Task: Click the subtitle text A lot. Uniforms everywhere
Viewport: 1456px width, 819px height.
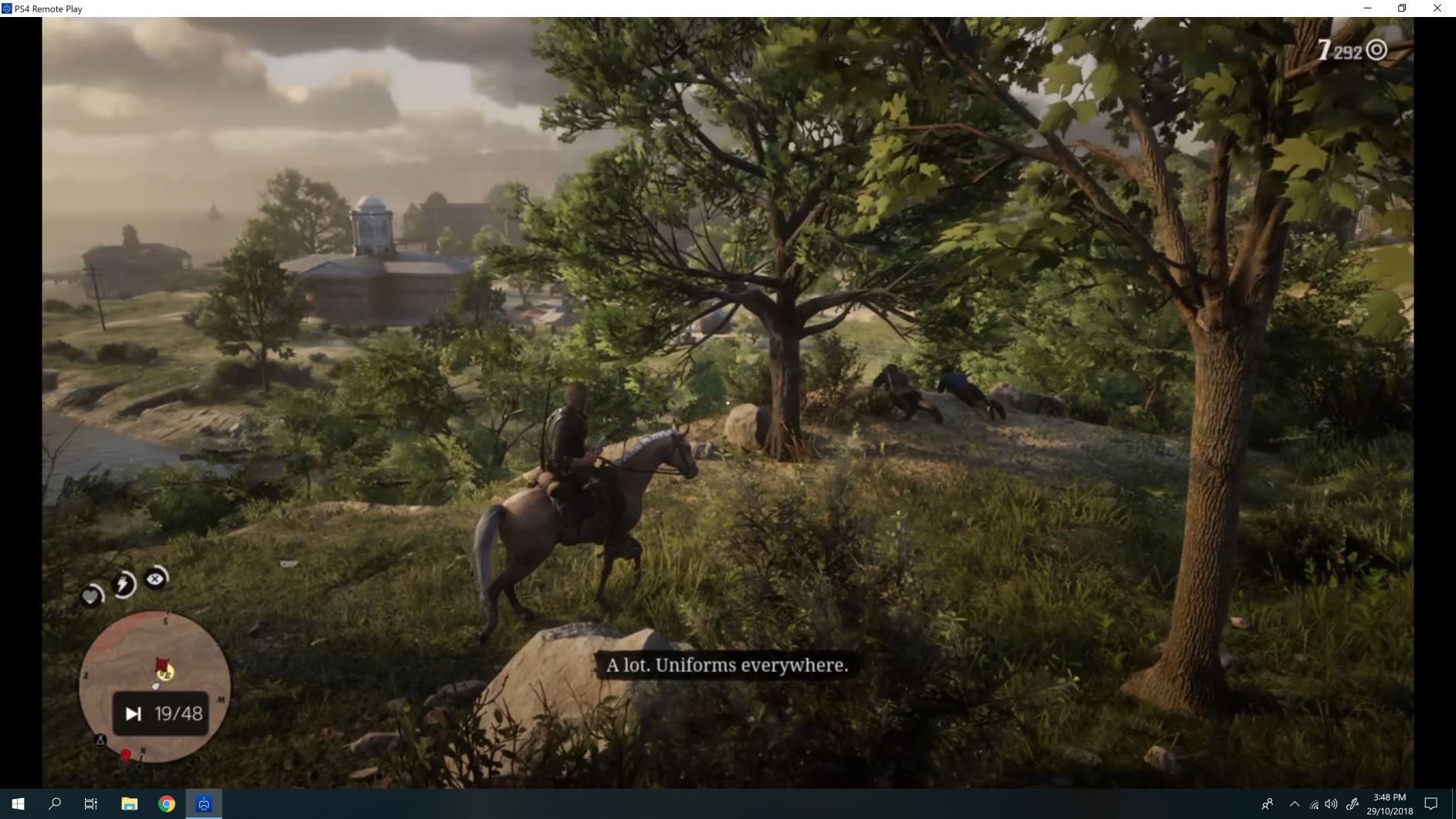Action: point(727,665)
